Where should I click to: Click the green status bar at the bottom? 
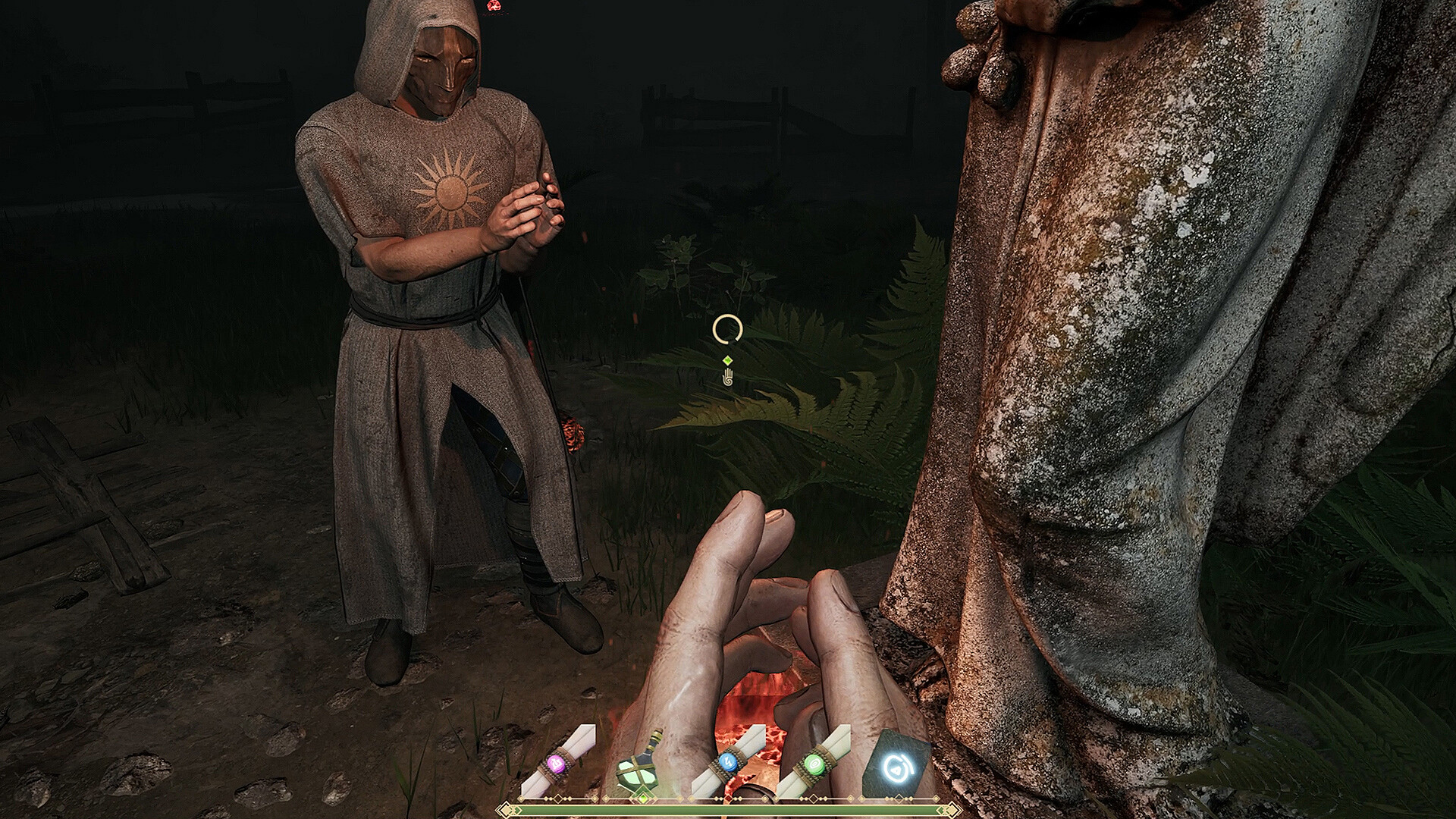pos(728,810)
